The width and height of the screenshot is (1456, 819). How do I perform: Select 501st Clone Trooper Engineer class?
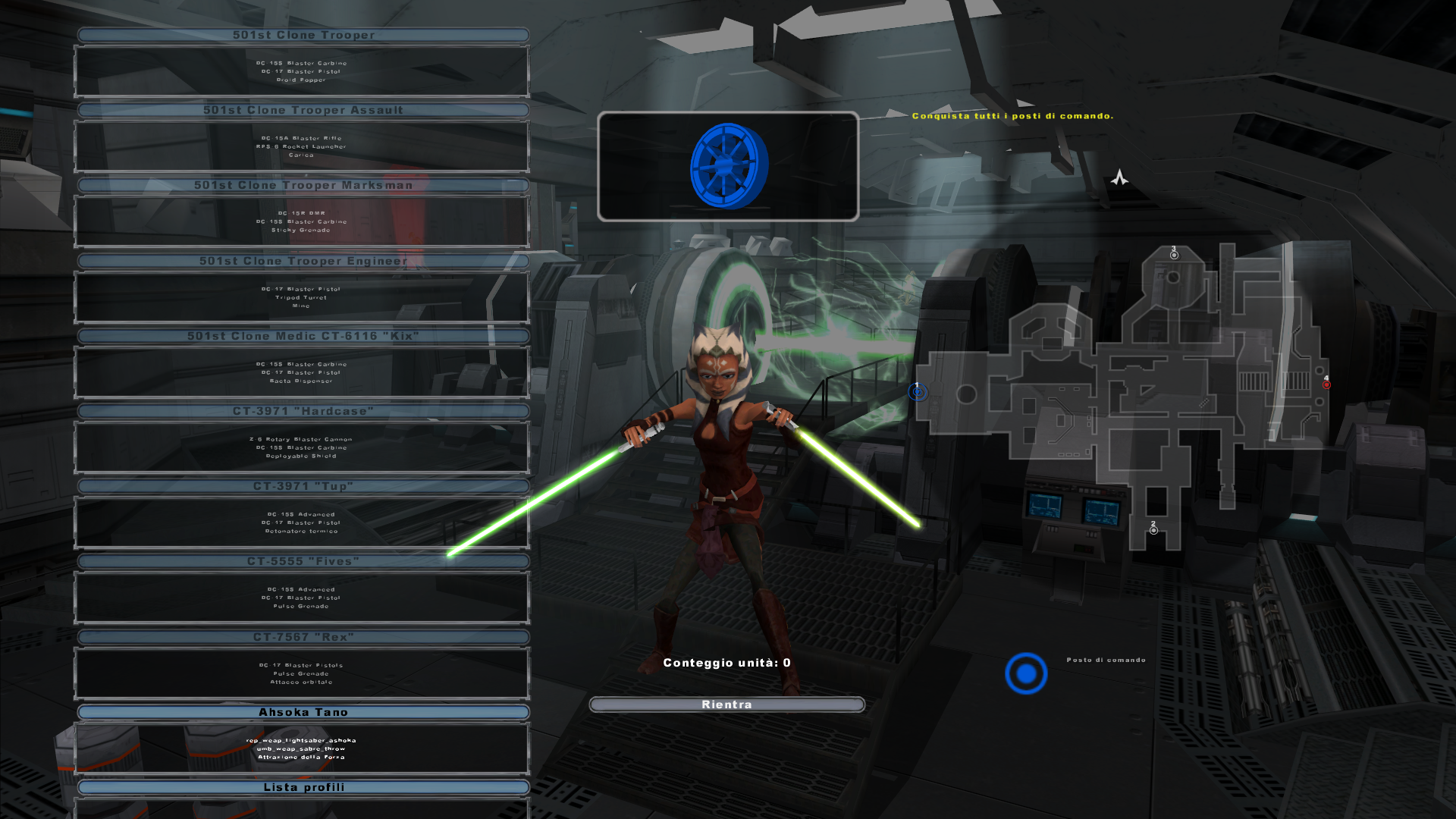[303, 261]
